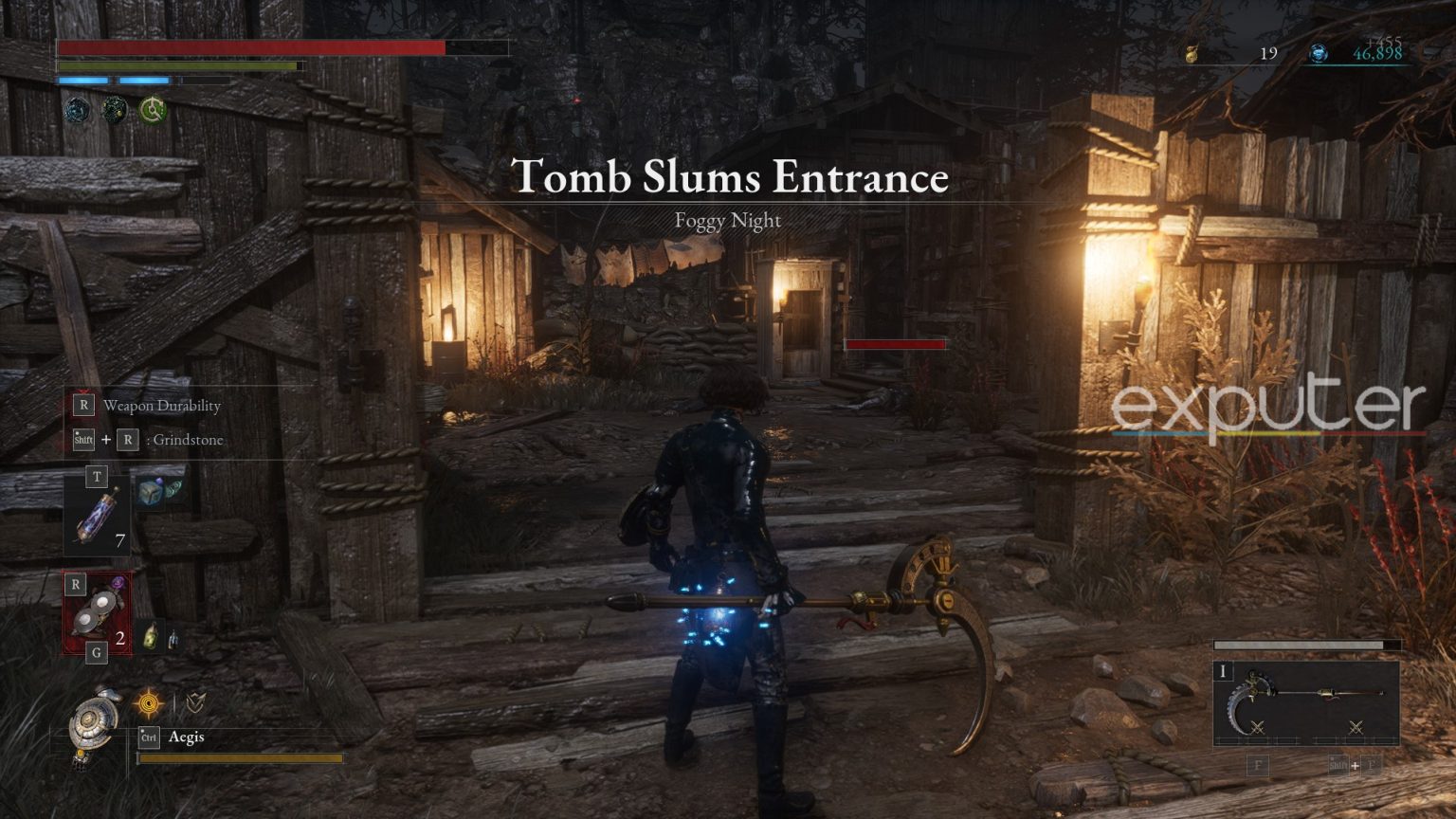Click the golden sun amulet icon
Viewport: 1456px width, 819px height.
[149, 702]
